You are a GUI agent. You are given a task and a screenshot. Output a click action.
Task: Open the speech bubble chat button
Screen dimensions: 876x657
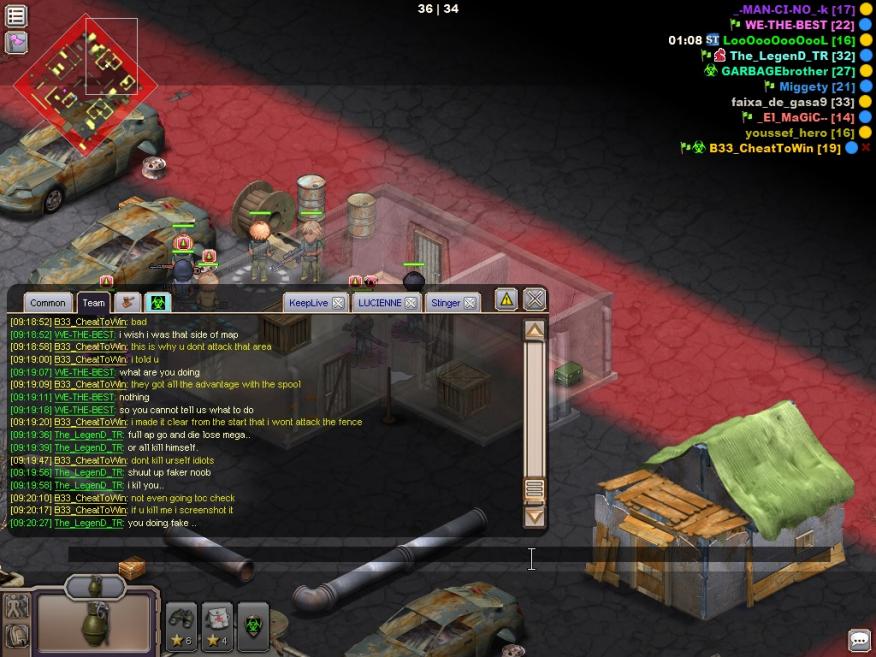coord(859,640)
